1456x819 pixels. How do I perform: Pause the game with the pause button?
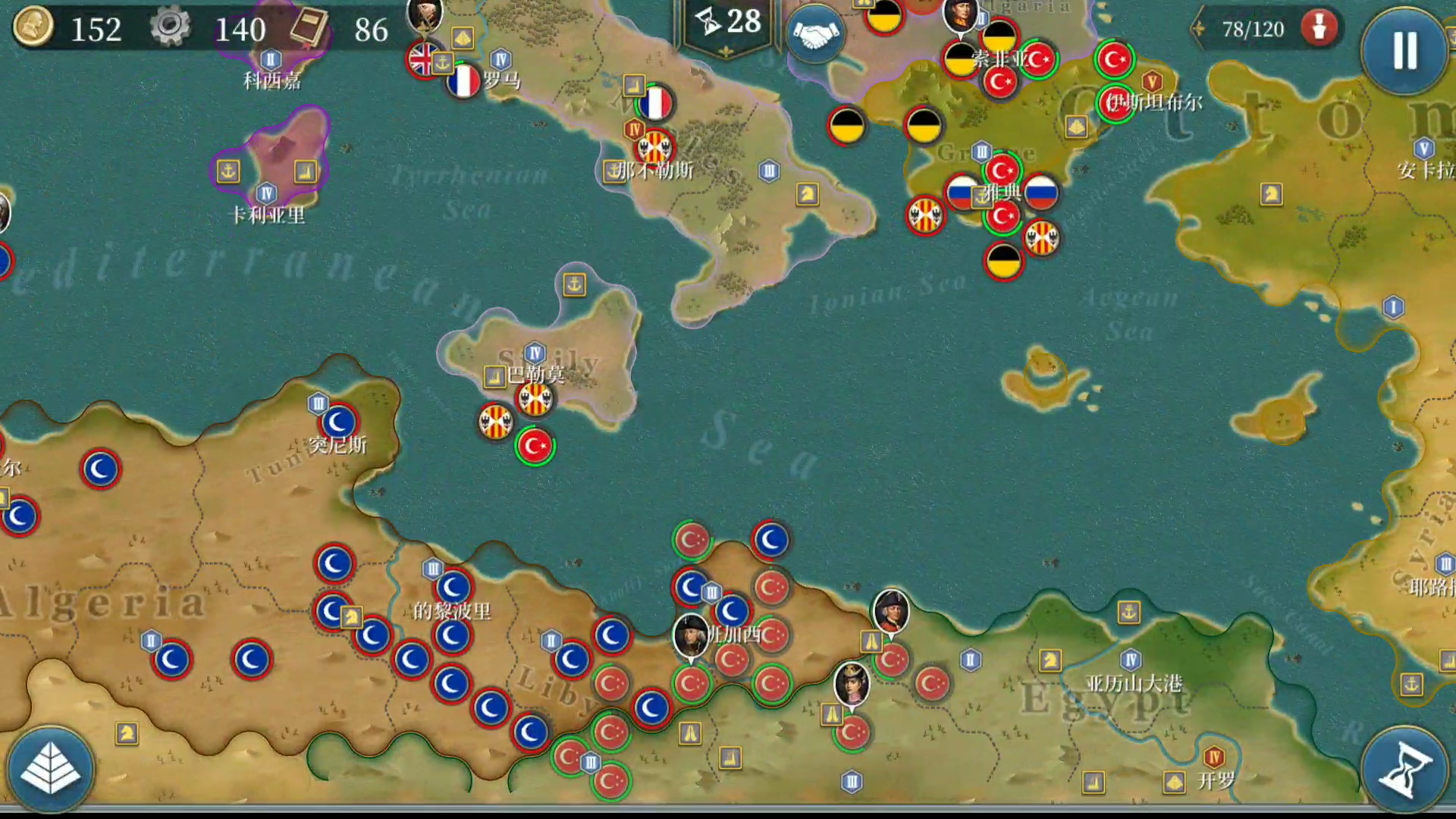pos(1404,51)
